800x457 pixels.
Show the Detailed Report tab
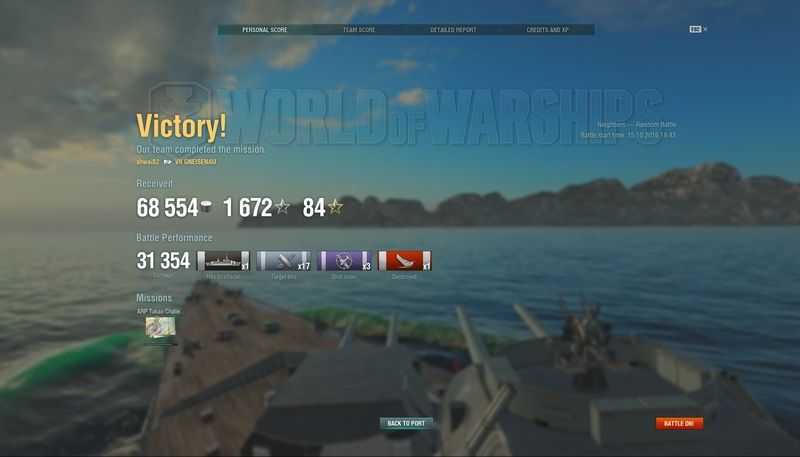(x=453, y=30)
